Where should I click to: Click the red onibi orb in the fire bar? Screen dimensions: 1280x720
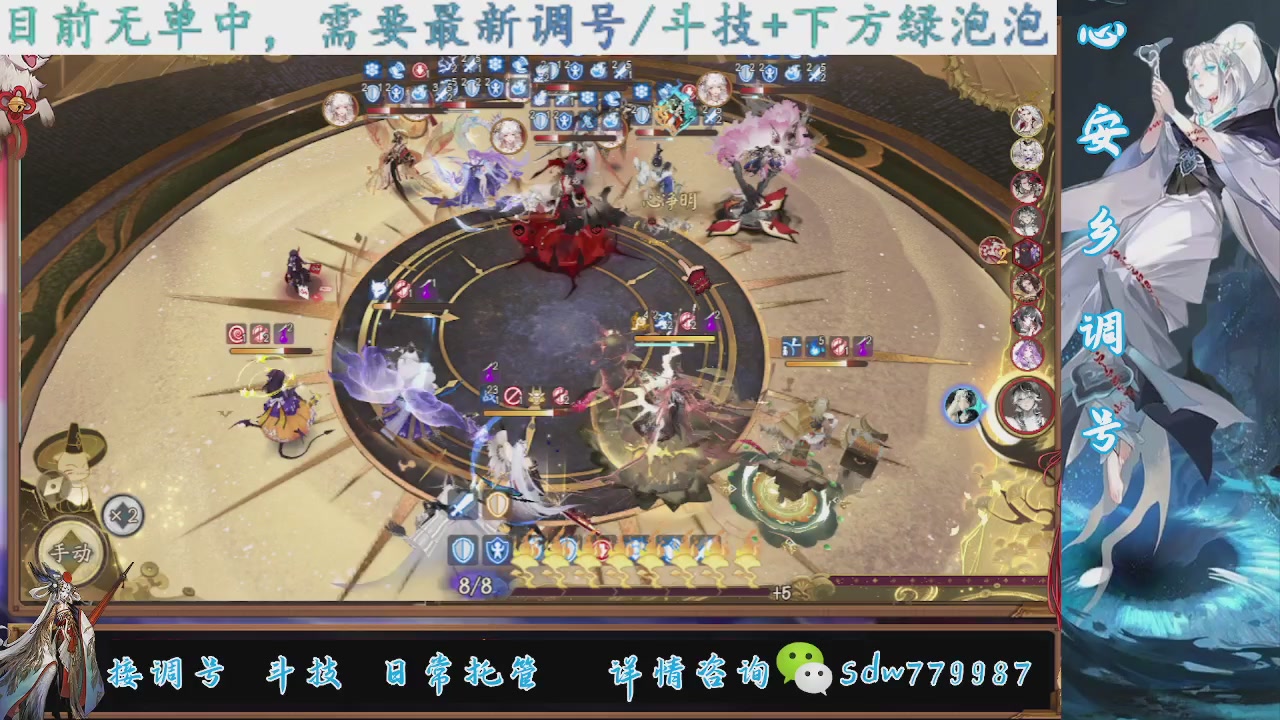tap(601, 547)
